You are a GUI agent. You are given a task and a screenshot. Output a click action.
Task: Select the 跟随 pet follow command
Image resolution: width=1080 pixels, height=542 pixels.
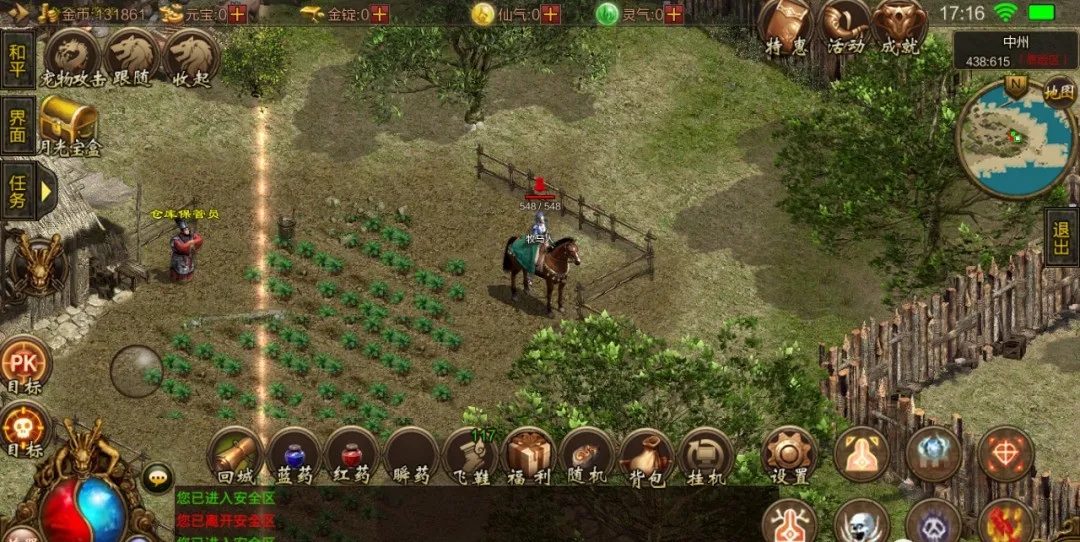pos(131,59)
